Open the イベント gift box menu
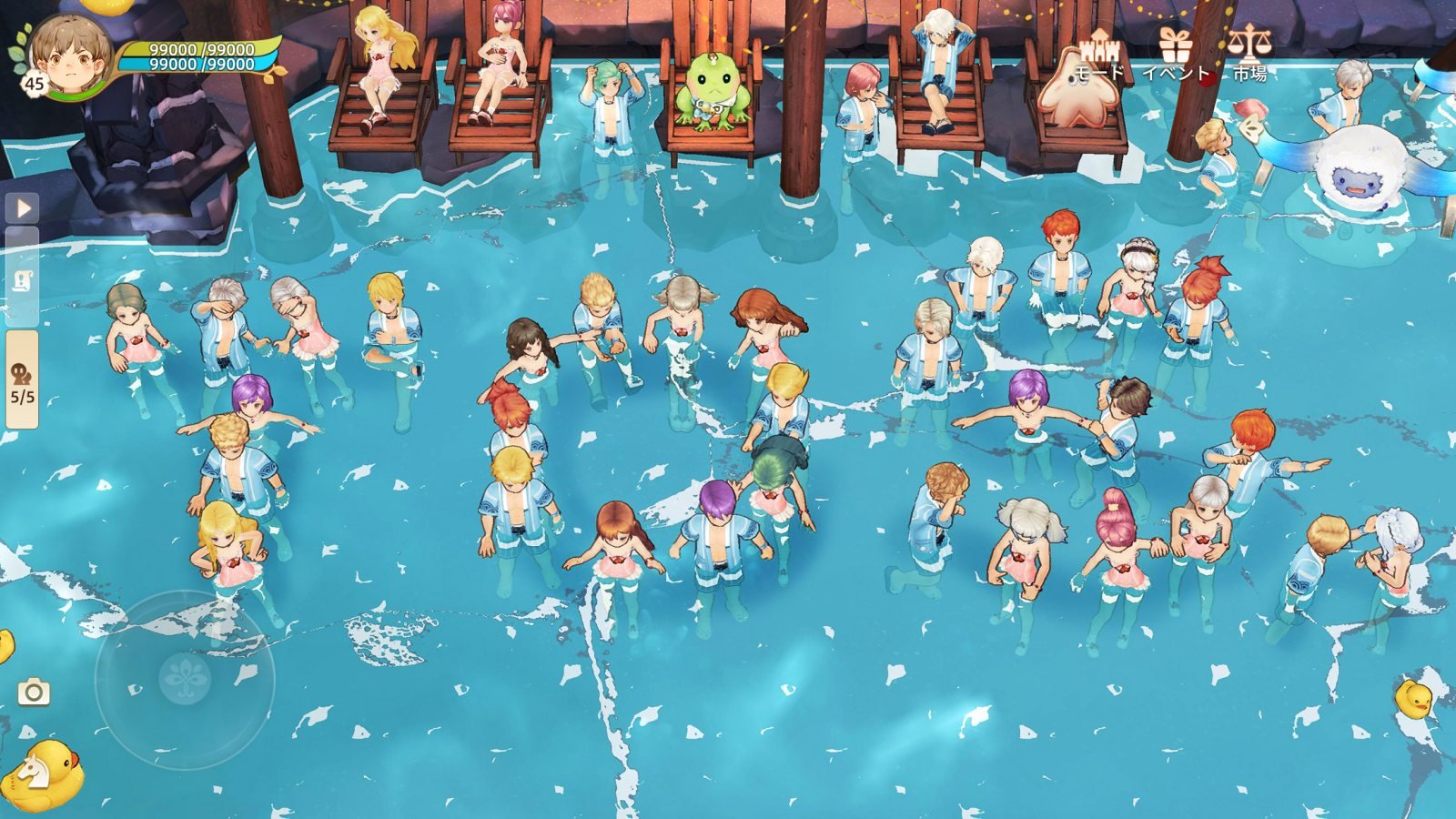 [1175, 51]
